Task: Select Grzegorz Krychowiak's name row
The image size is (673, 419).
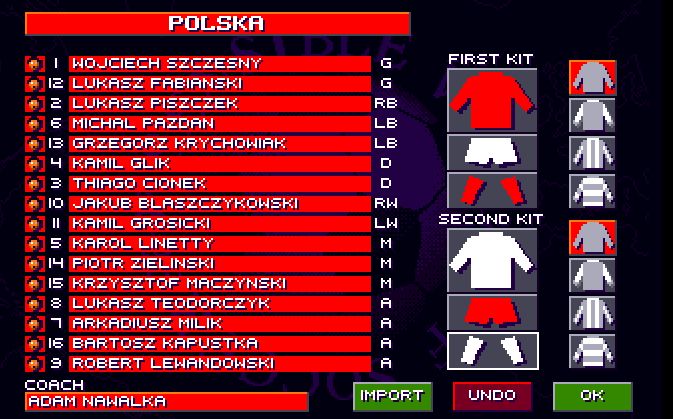Action: click(219, 144)
